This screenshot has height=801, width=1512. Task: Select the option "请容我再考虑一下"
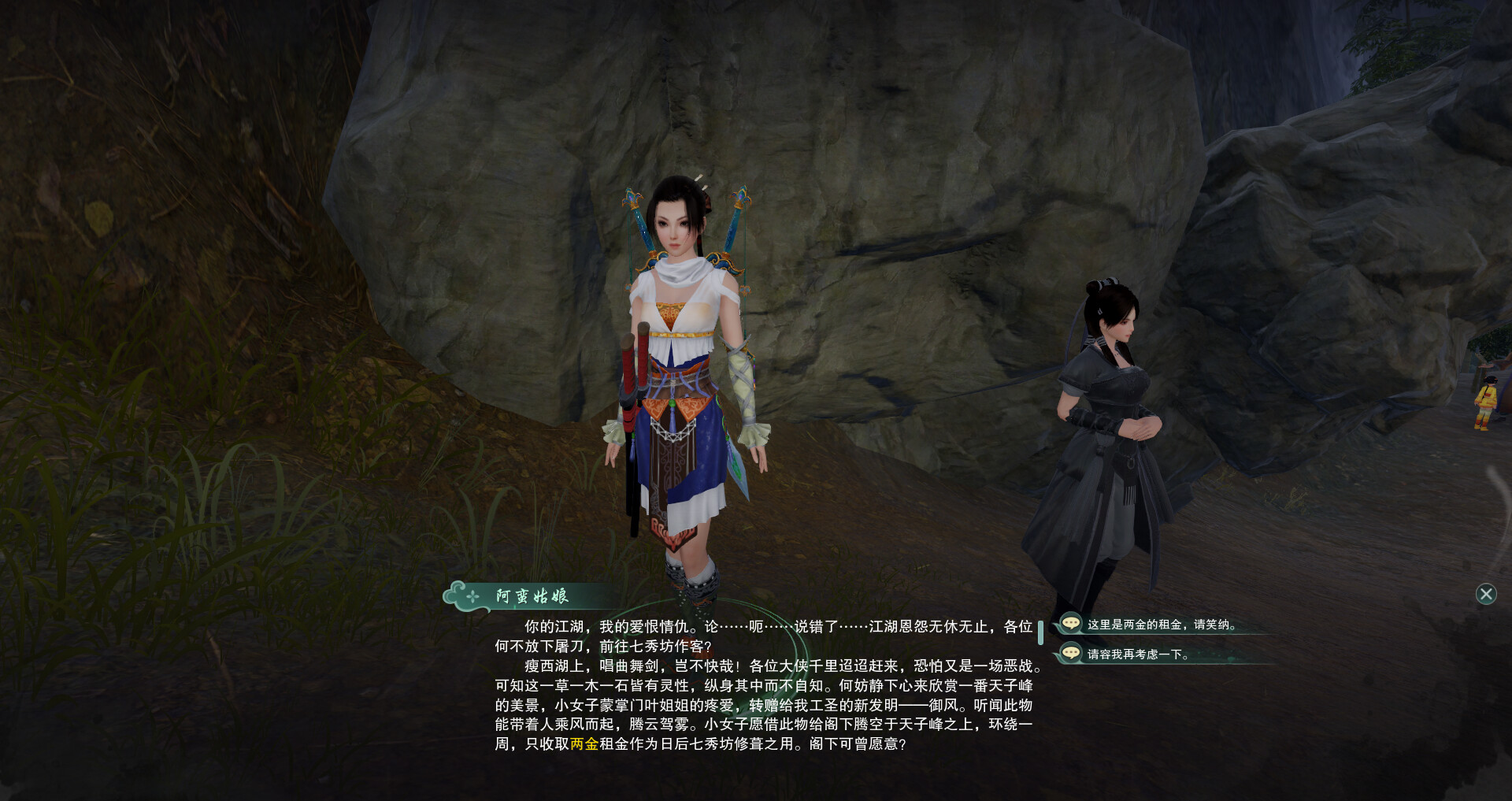[1137, 655]
